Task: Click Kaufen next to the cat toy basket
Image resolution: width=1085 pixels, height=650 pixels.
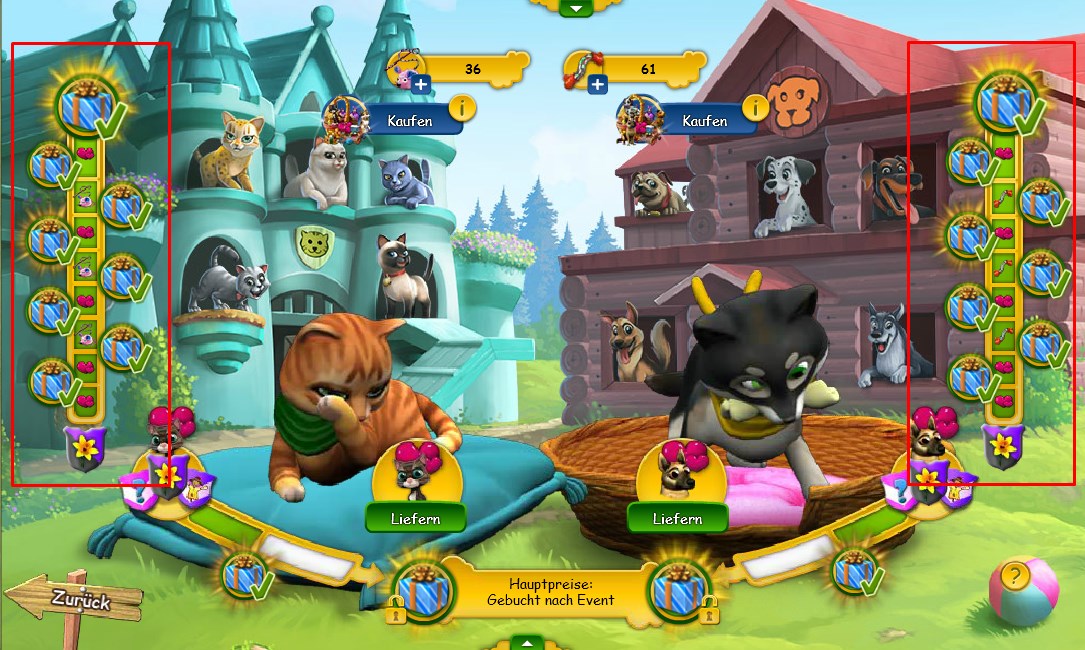Action: (x=410, y=121)
